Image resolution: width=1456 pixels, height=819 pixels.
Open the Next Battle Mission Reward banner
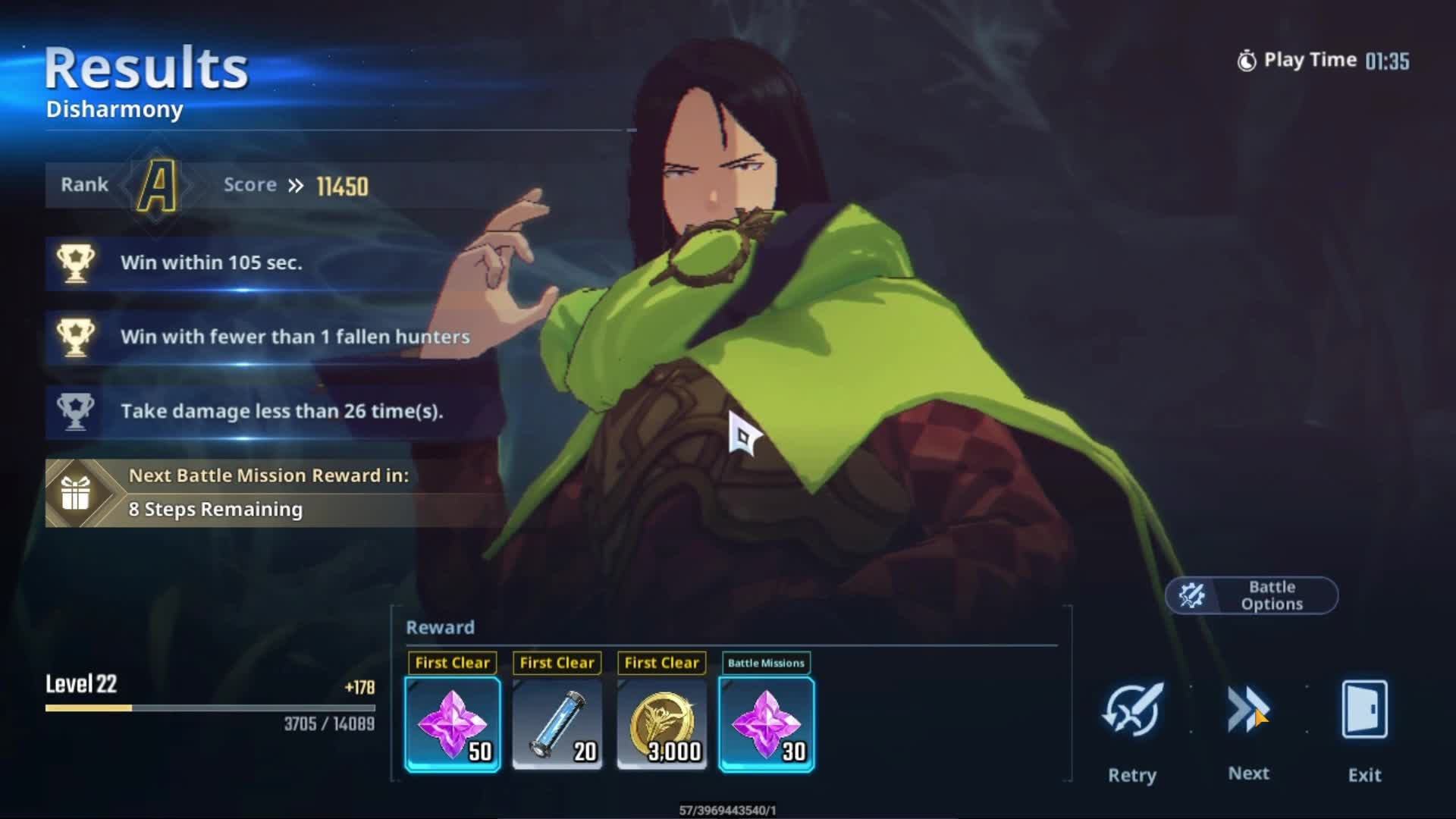273,493
